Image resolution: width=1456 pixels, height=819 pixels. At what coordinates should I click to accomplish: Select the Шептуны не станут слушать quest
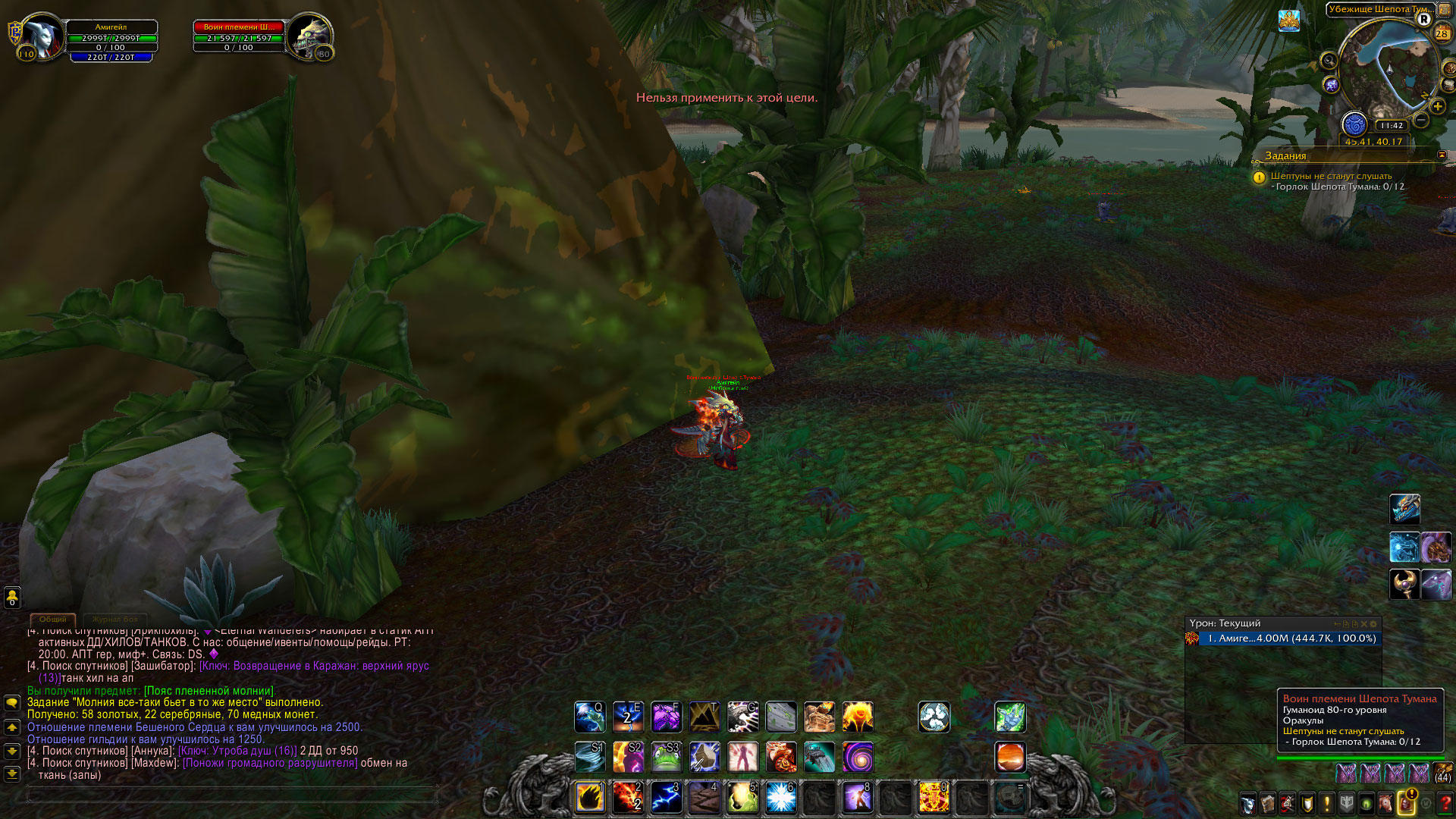point(1331,176)
